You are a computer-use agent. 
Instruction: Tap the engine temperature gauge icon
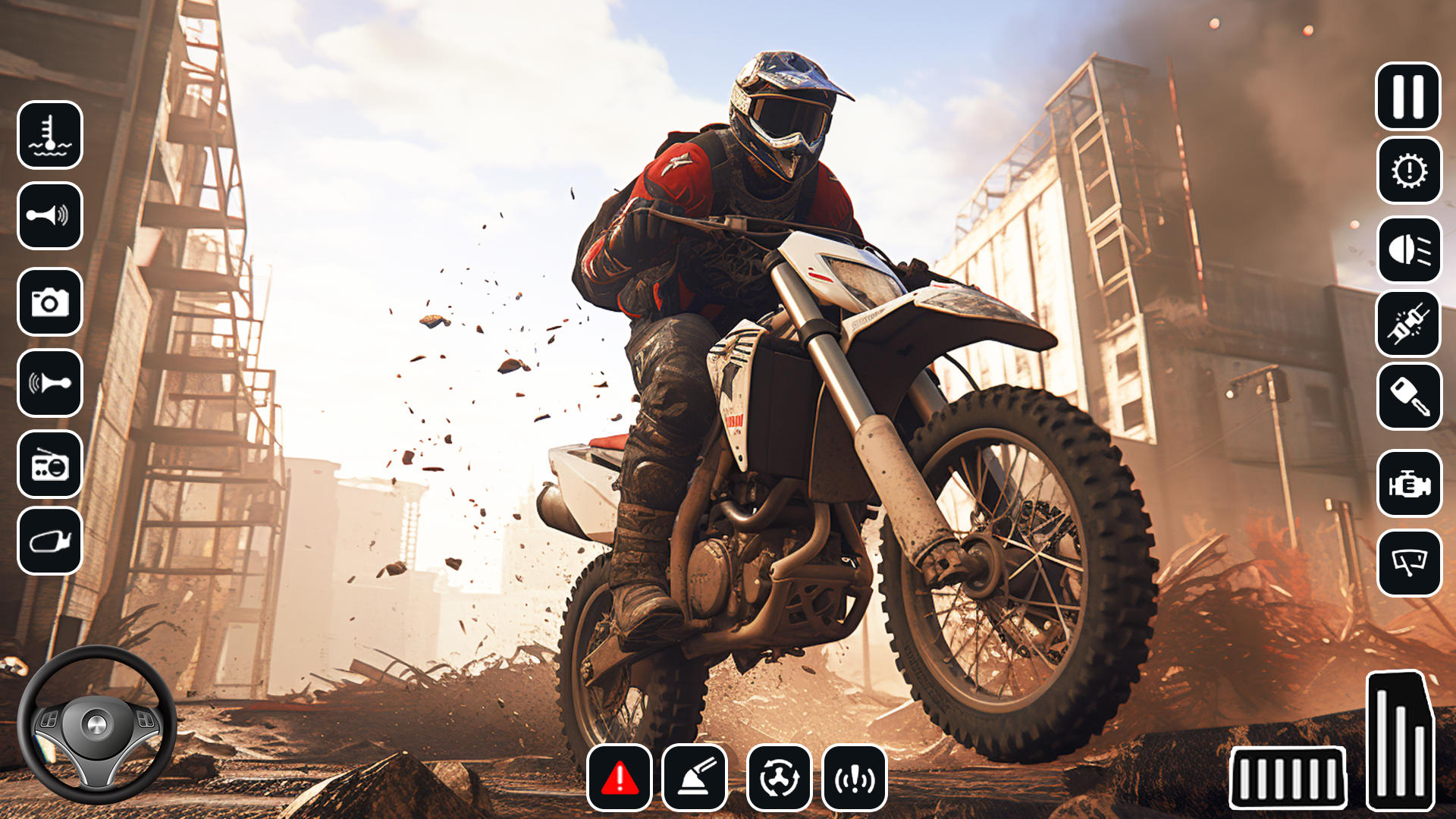[50, 137]
